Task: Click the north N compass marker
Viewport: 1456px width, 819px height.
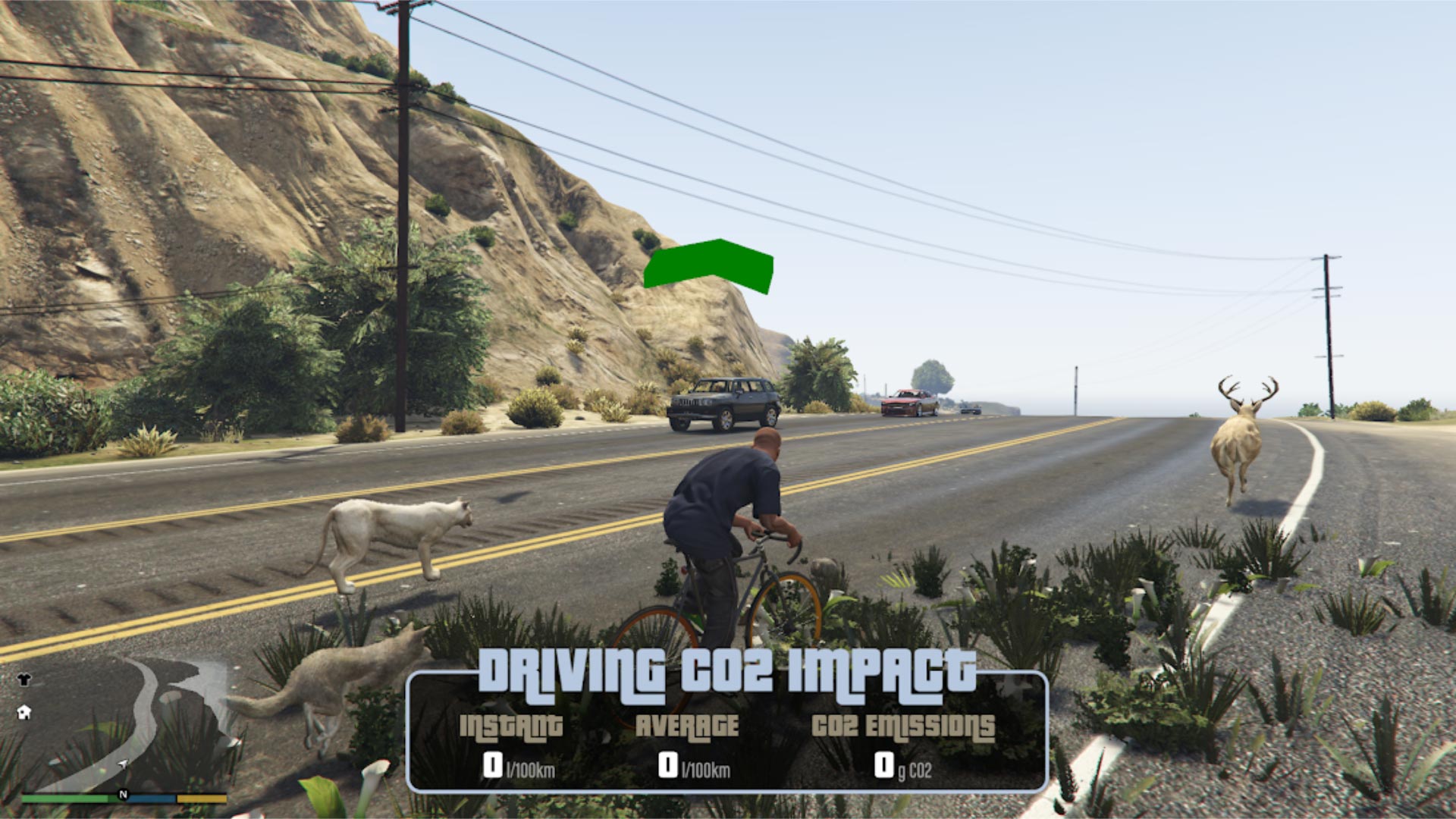Action: tap(123, 795)
